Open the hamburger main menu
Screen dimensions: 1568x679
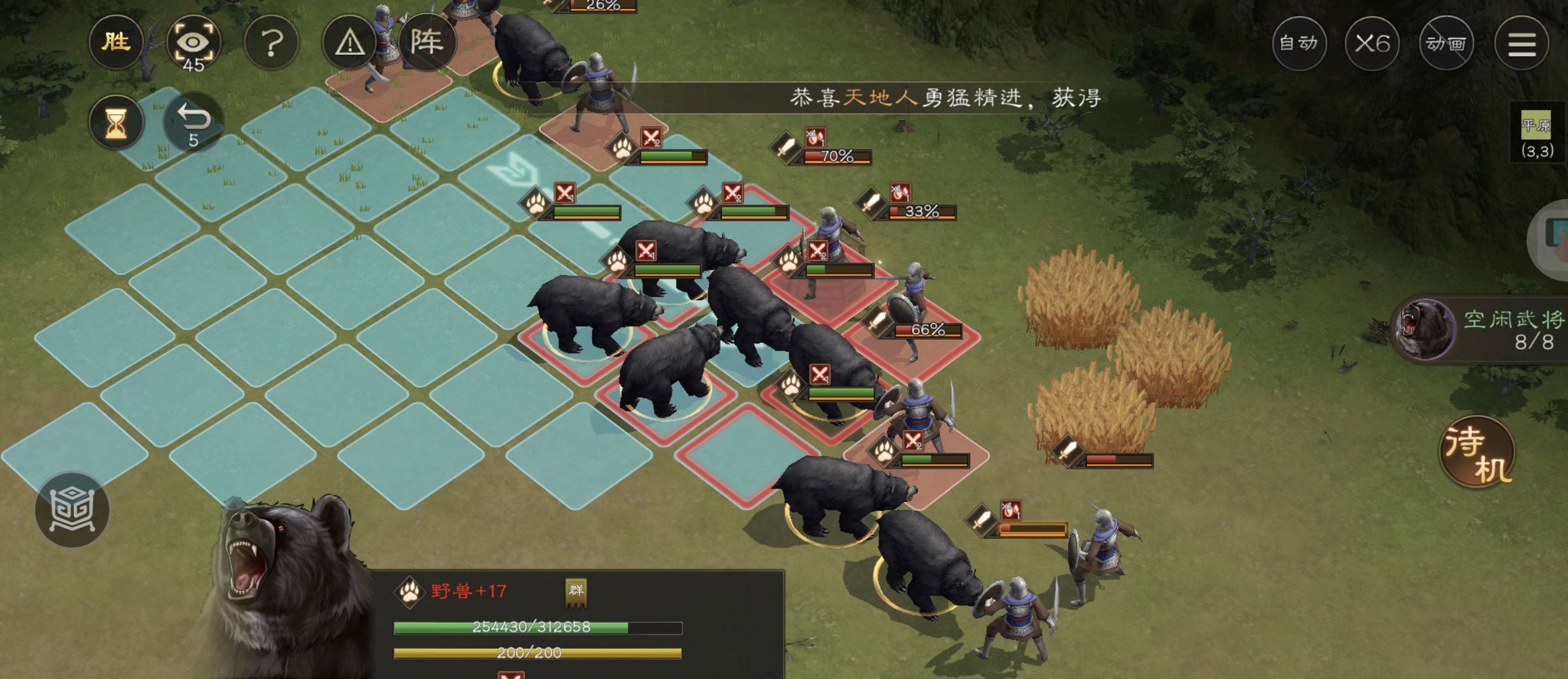coord(1522,43)
